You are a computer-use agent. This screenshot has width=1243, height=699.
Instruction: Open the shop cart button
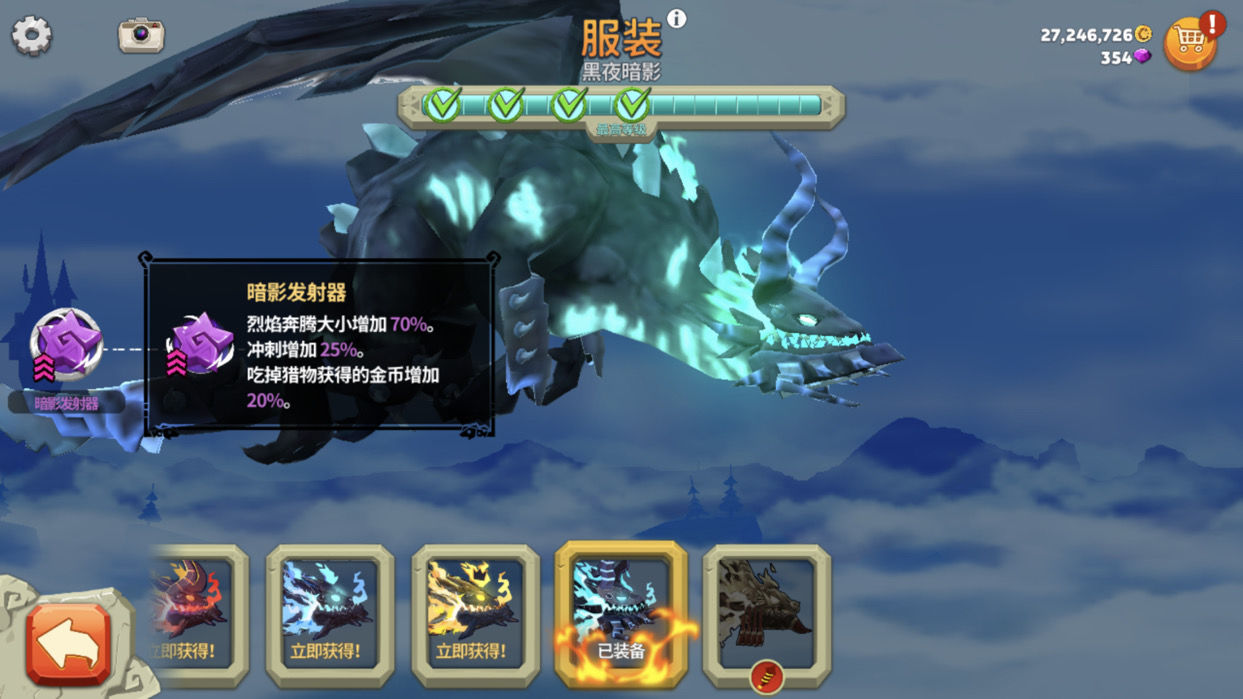[x=1190, y=43]
